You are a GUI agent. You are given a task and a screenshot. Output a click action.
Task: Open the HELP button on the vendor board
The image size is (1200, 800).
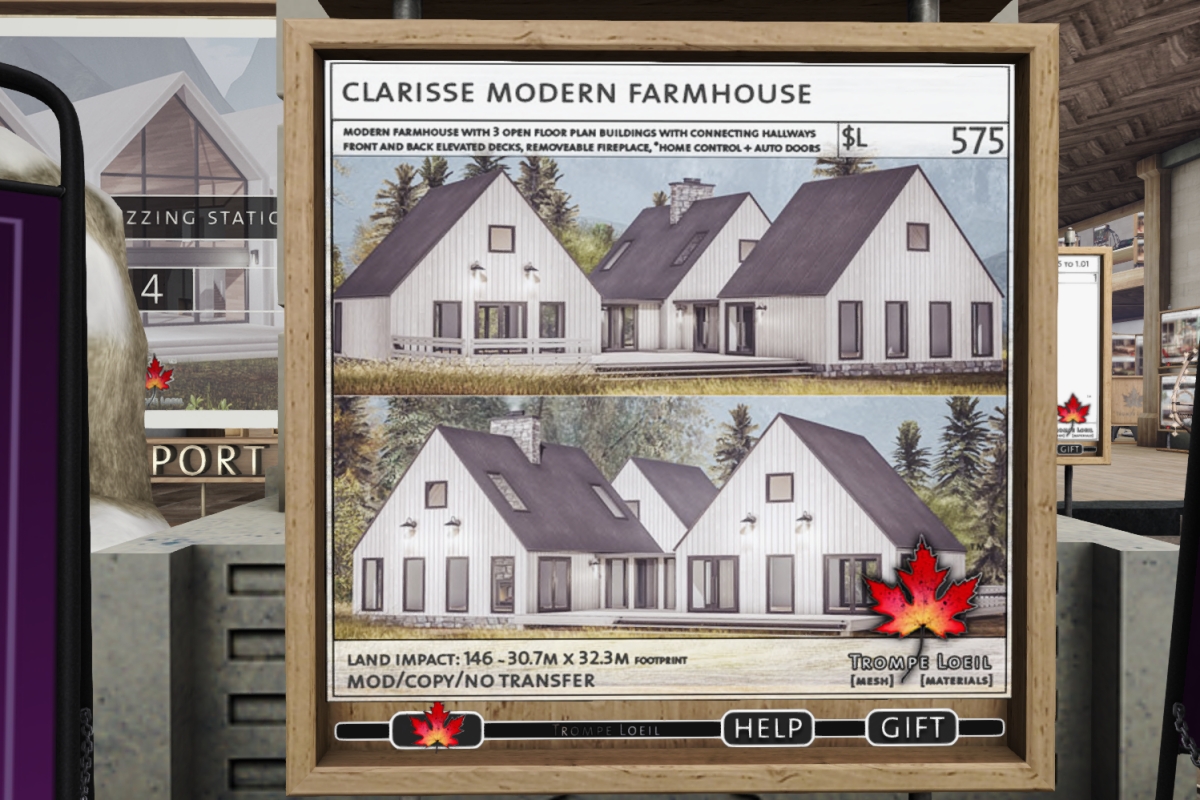[x=767, y=728]
